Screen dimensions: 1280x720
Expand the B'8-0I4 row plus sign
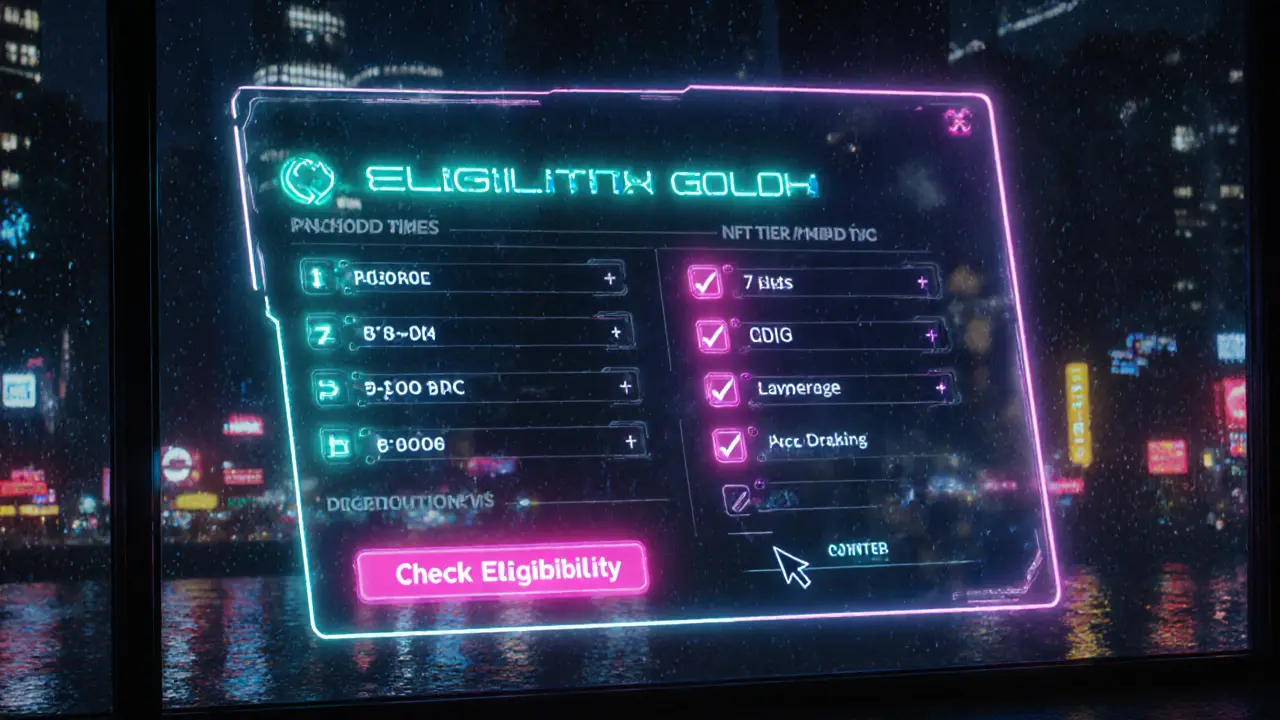(616, 333)
